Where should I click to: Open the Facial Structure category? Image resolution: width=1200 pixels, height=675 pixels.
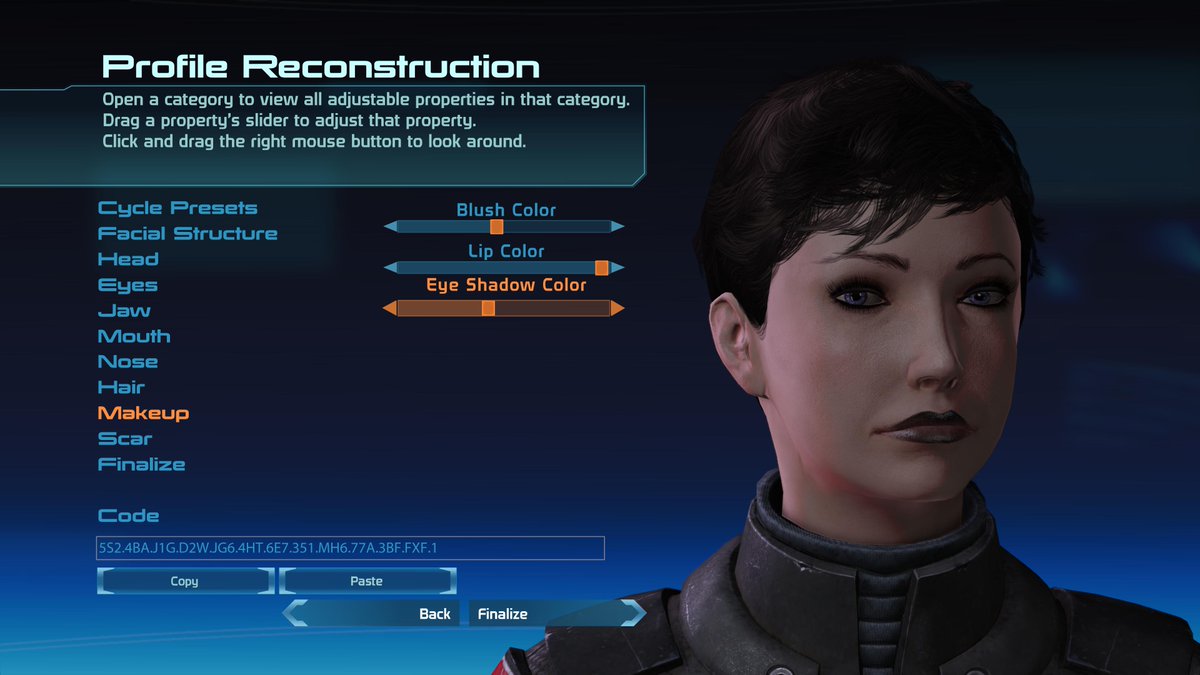click(187, 234)
